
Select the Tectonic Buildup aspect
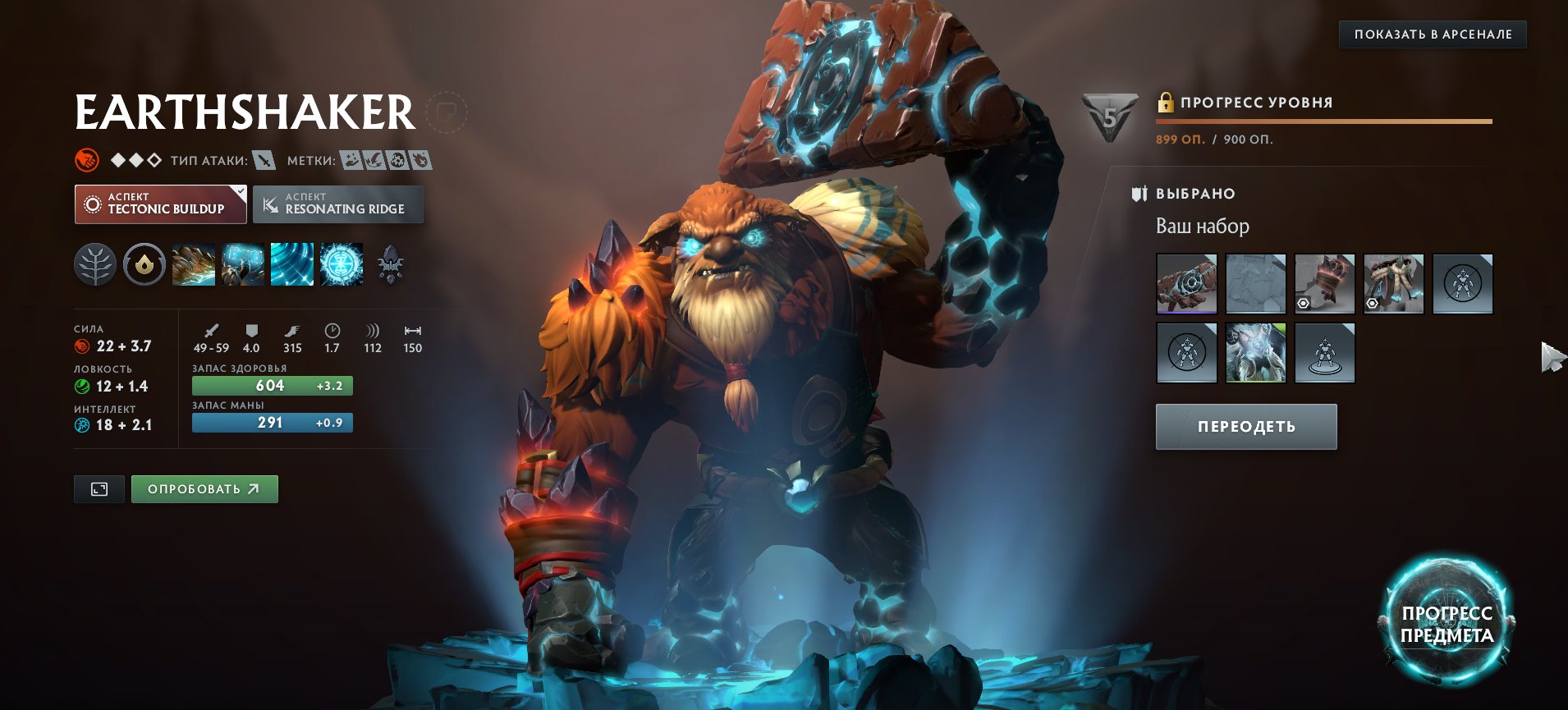[x=161, y=204]
